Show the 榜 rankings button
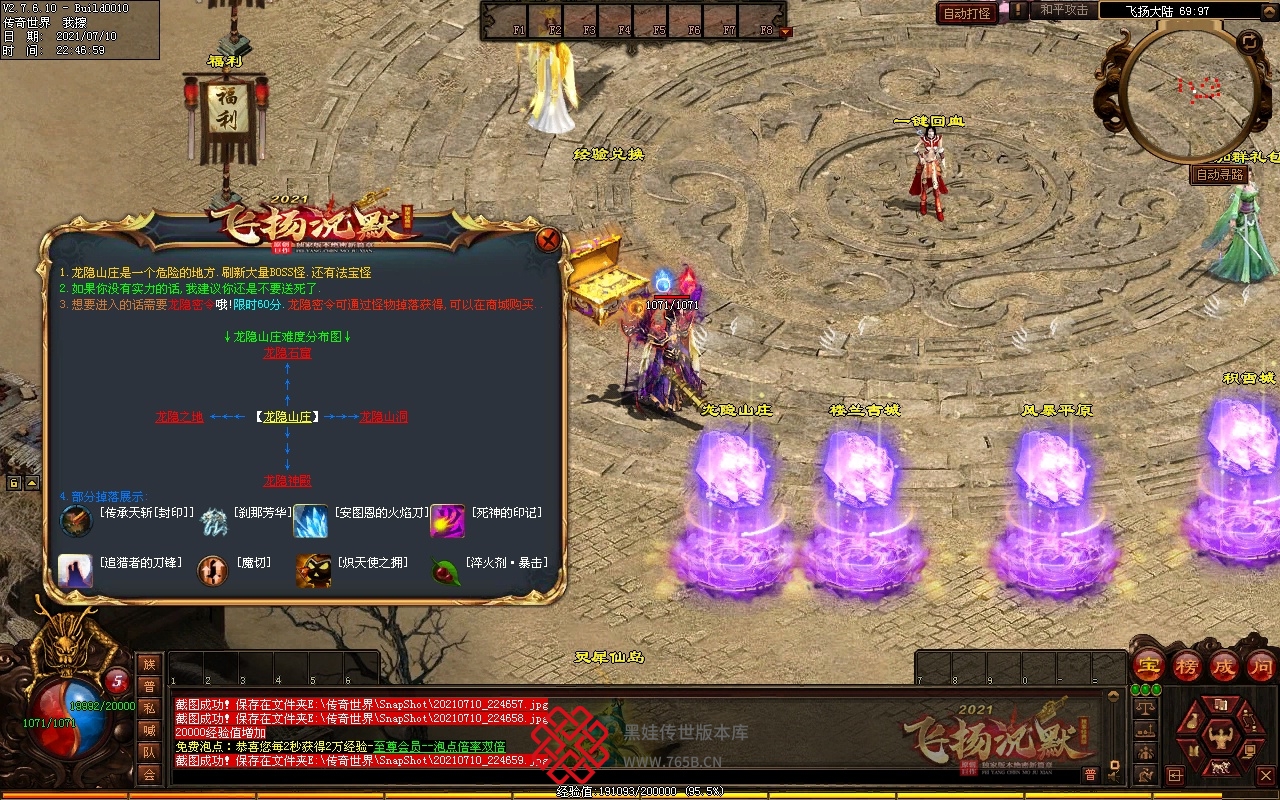This screenshot has width=1280, height=800. click(x=1186, y=666)
